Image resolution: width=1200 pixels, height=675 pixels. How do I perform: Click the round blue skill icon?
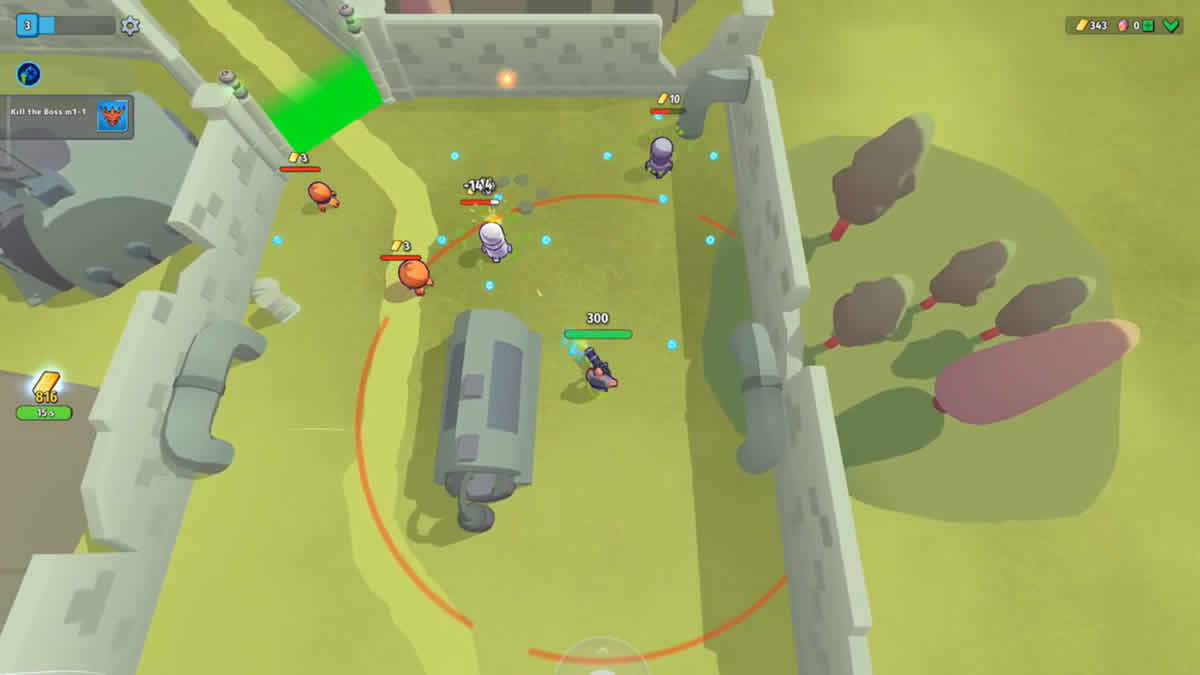tap(28, 73)
